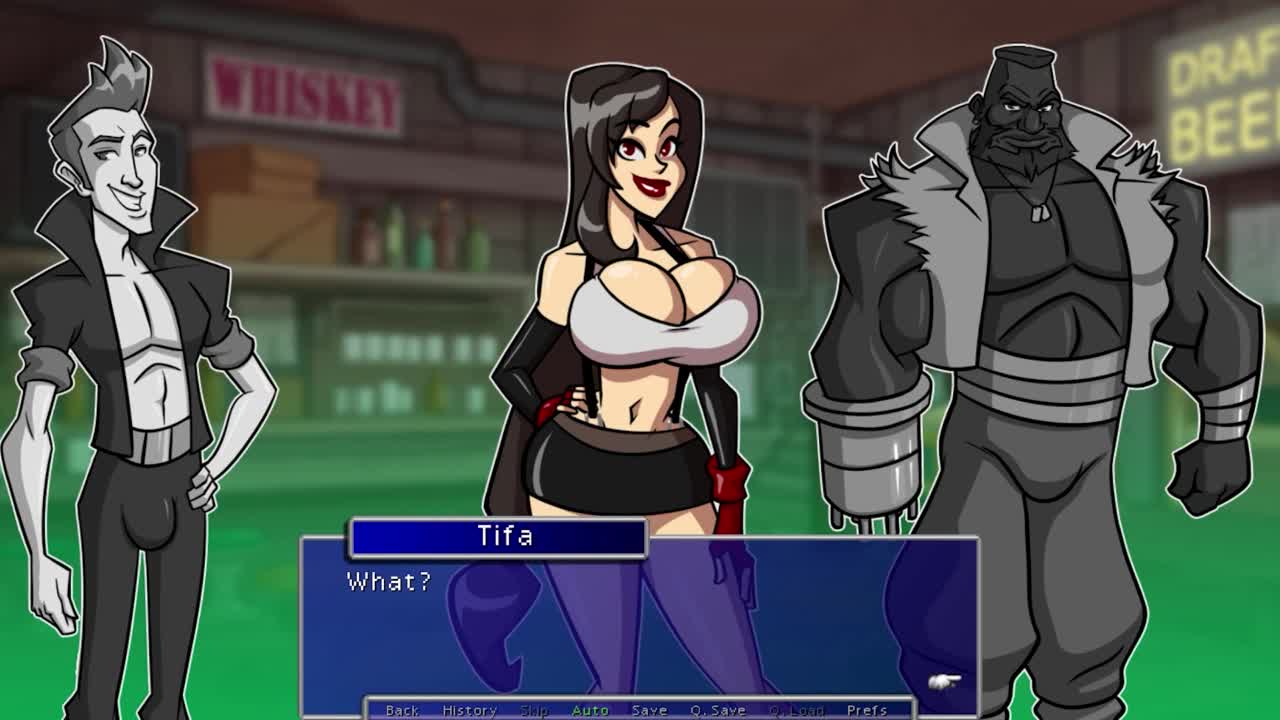This screenshot has height=720, width=1280.
Task: Advance dialogue using the pointing hand icon
Action: (x=944, y=682)
